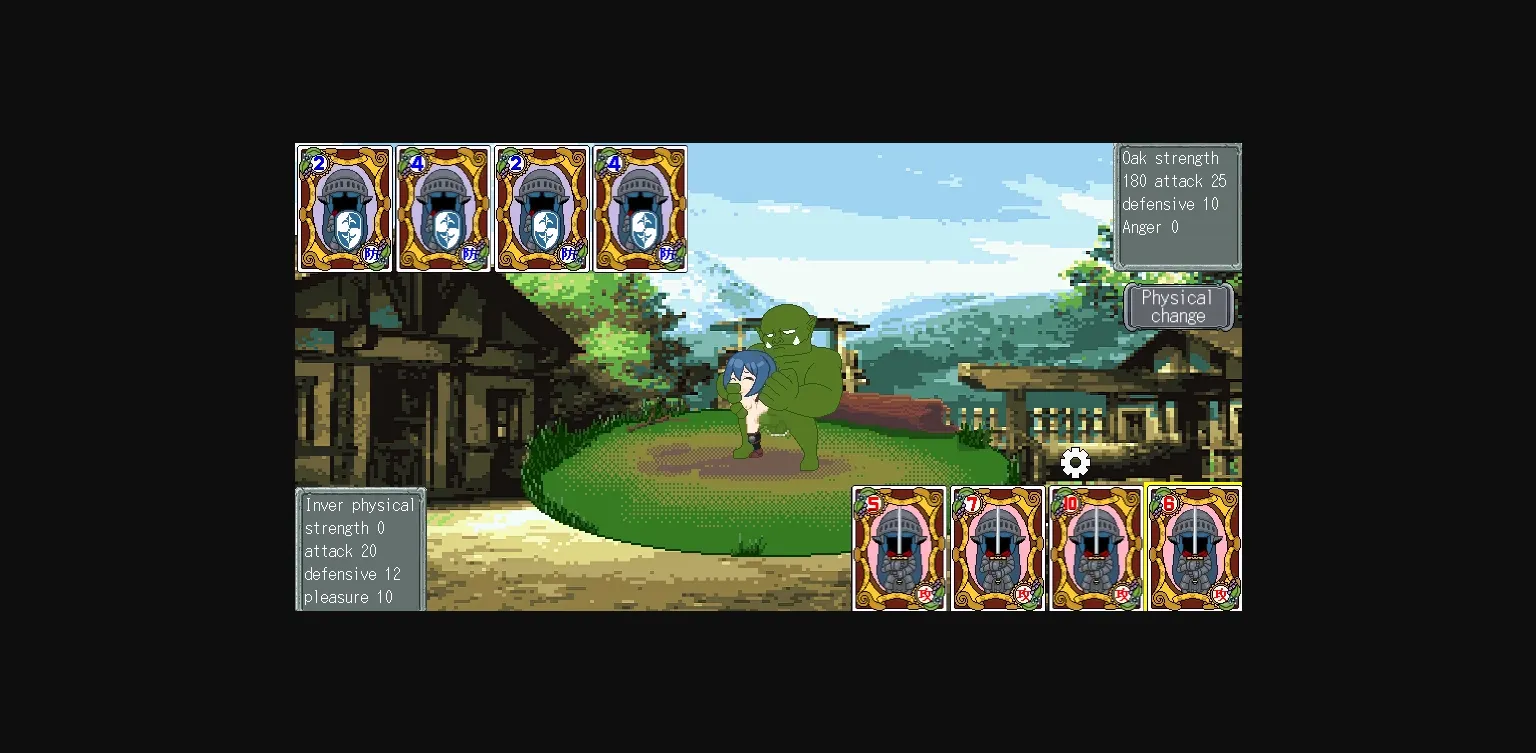Image resolution: width=1536 pixels, height=753 pixels.
Task: Tap the 攻 badge on the 10 attack card
Action: pos(1122,592)
